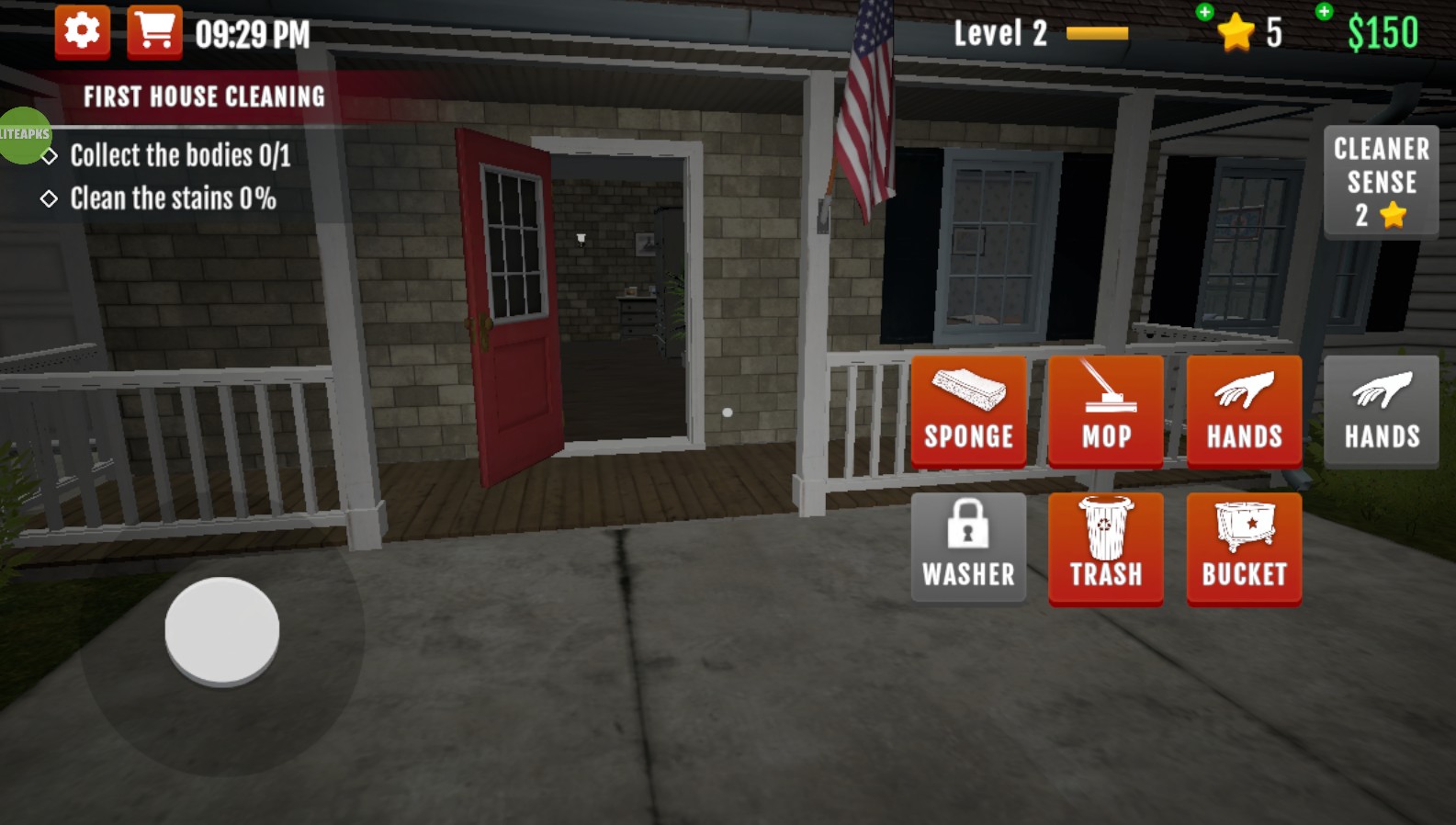Equip the Mop tool
This screenshot has height=825, width=1456.
[1106, 412]
